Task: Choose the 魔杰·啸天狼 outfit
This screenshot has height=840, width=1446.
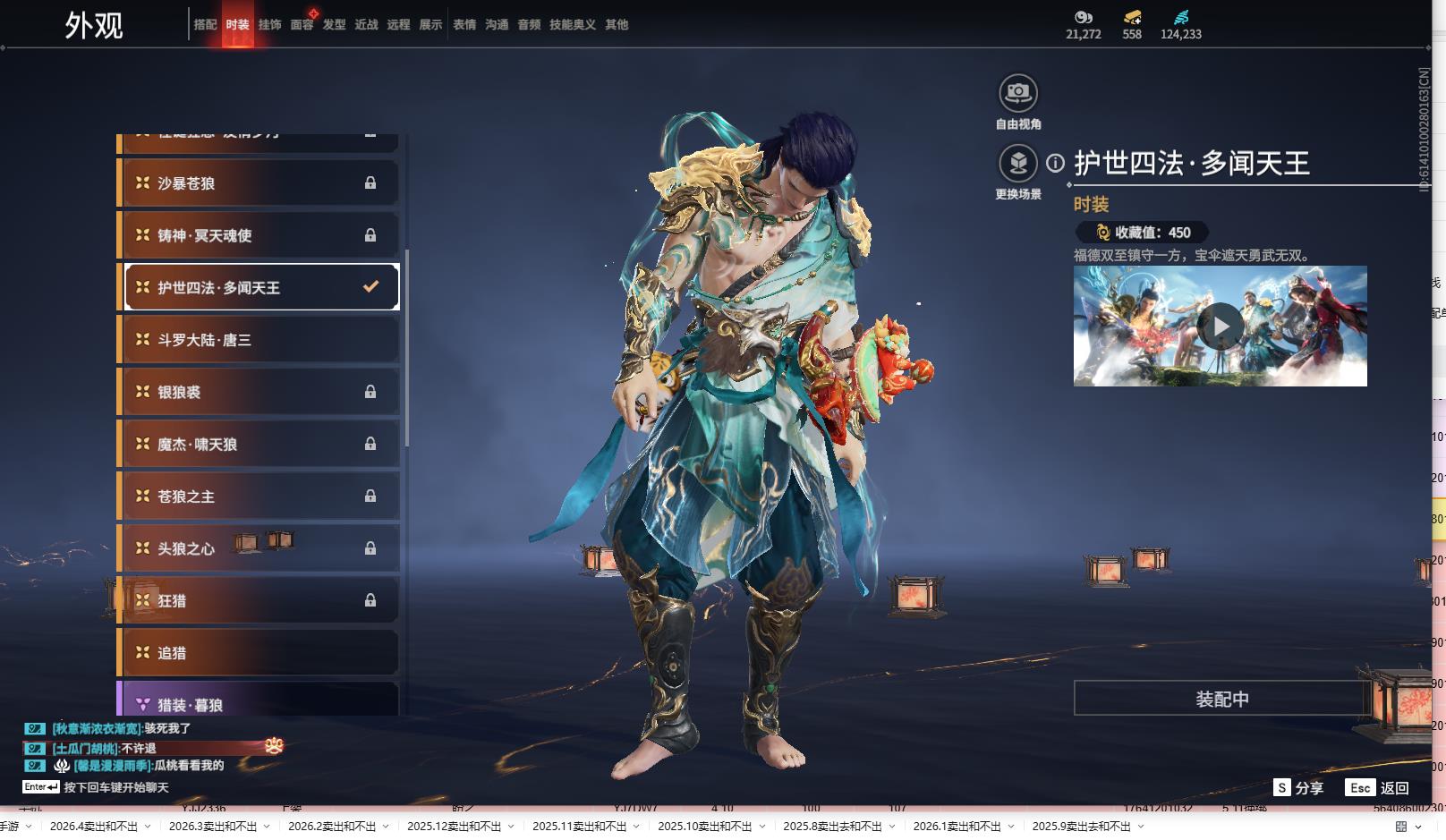Action: [x=259, y=445]
